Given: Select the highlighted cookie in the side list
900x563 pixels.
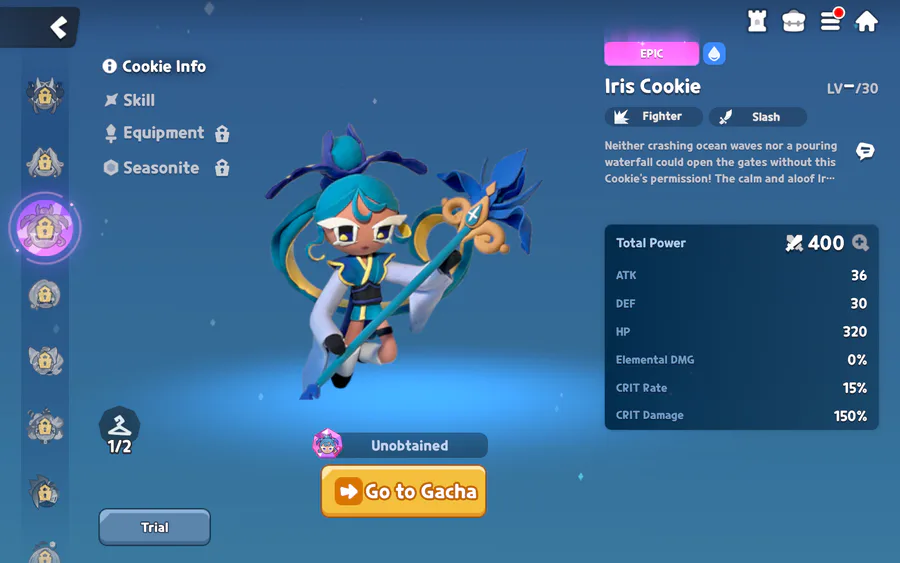Looking at the screenshot, I should tap(44, 229).
